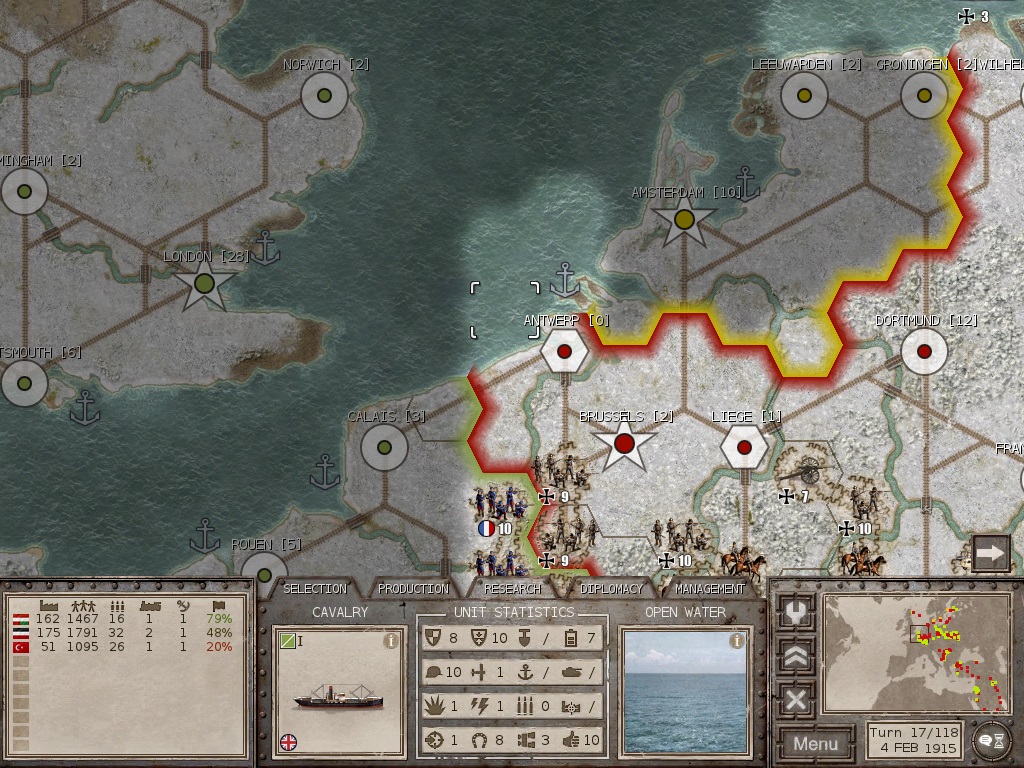Open the Management tab

click(x=709, y=589)
